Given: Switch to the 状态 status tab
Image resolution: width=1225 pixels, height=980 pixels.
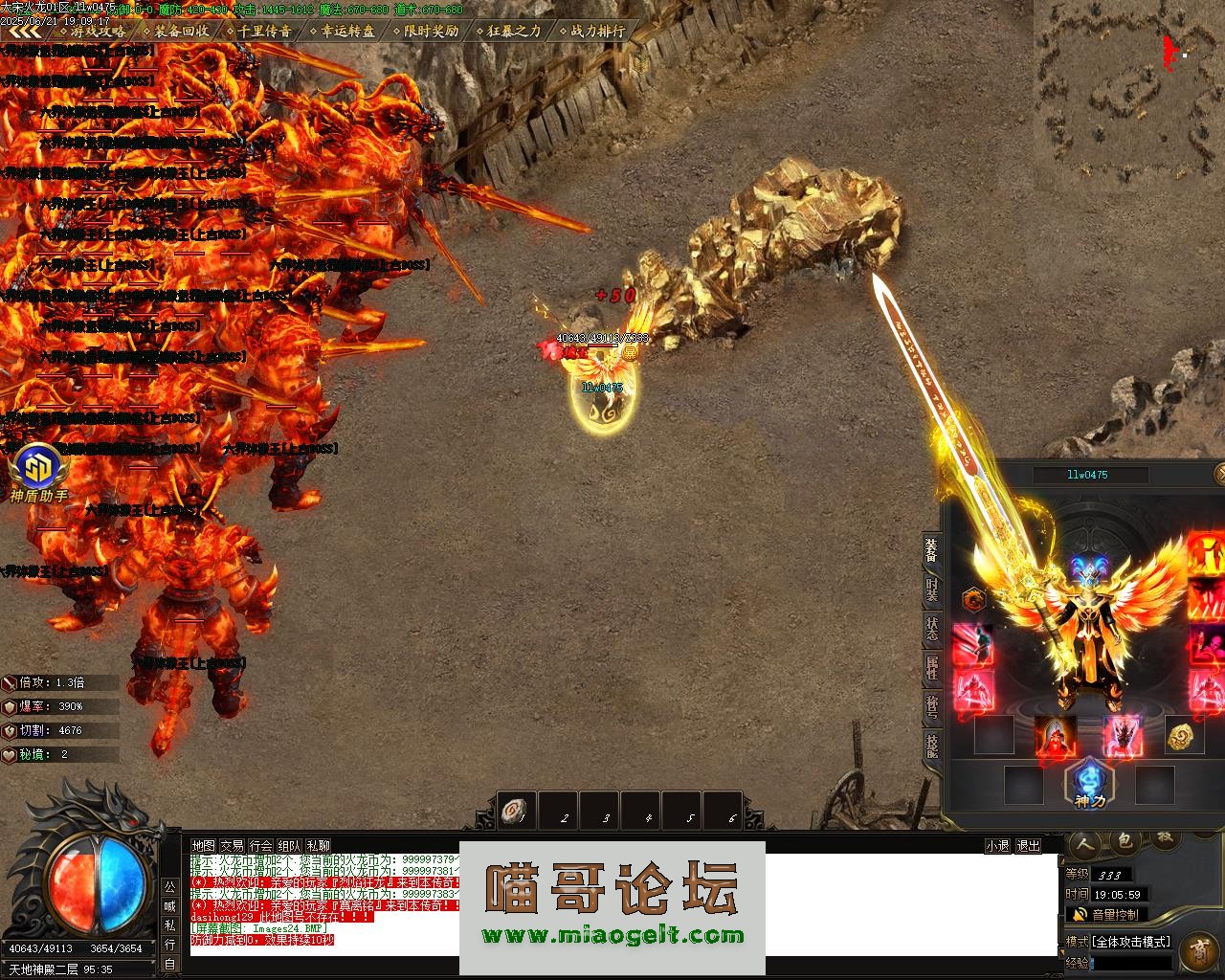Looking at the screenshot, I should point(931,629).
